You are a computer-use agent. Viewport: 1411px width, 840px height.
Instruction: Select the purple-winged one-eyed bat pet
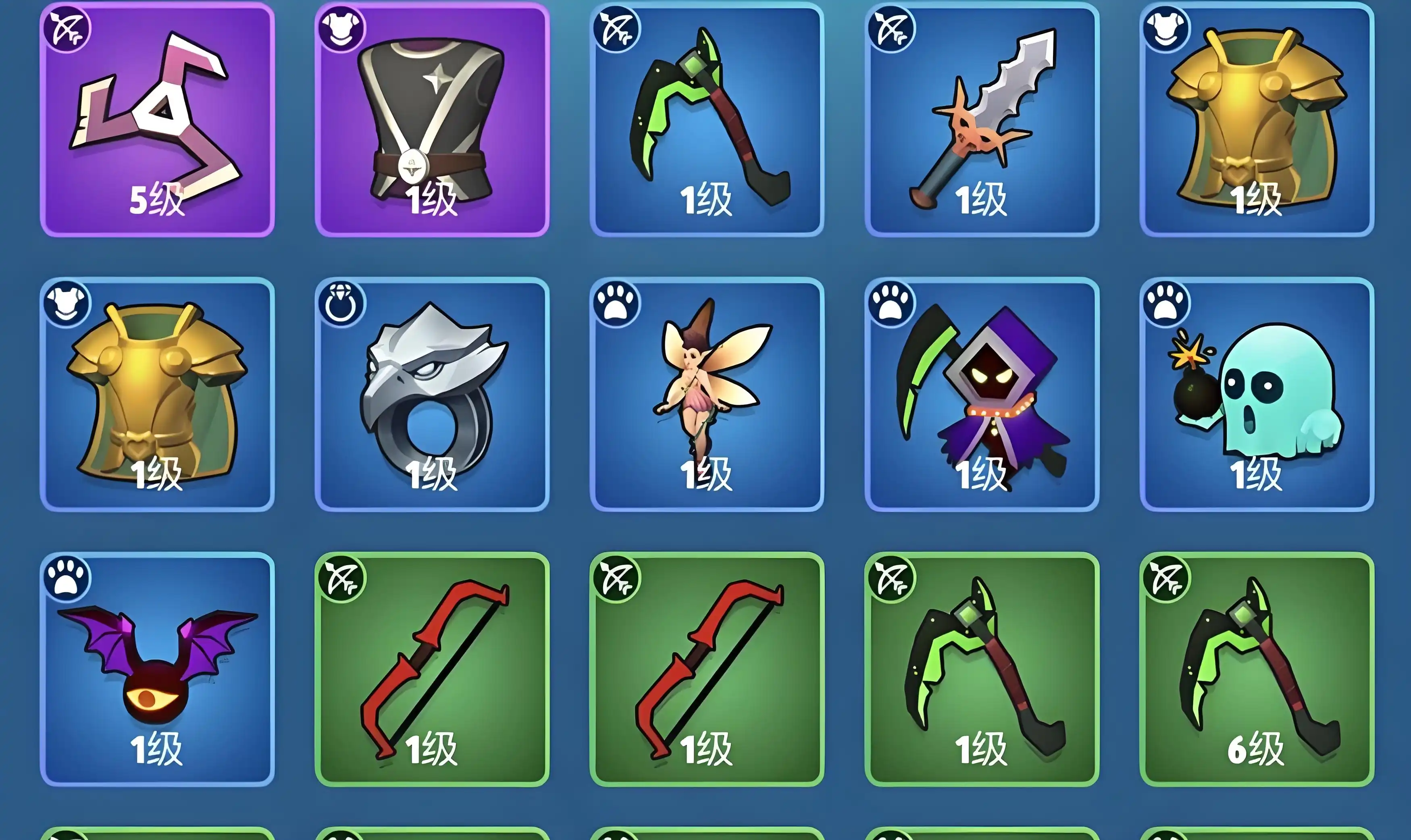[x=157, y=669]
